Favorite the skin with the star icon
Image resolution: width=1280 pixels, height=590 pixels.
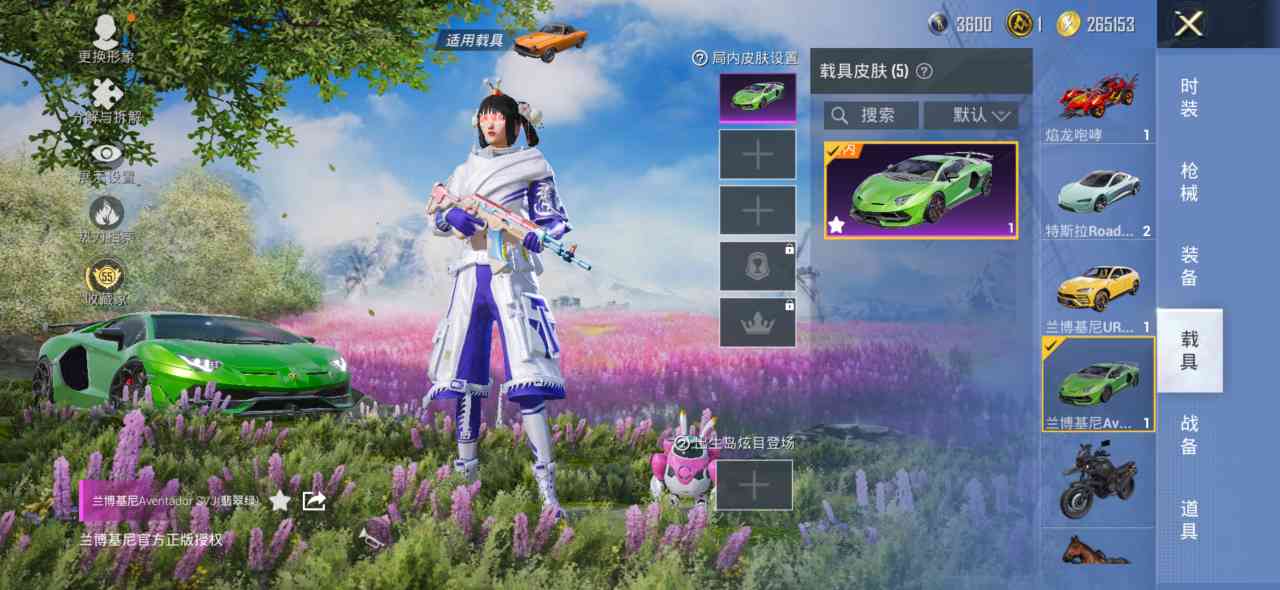pyautogui.click(x=280, y=500)
